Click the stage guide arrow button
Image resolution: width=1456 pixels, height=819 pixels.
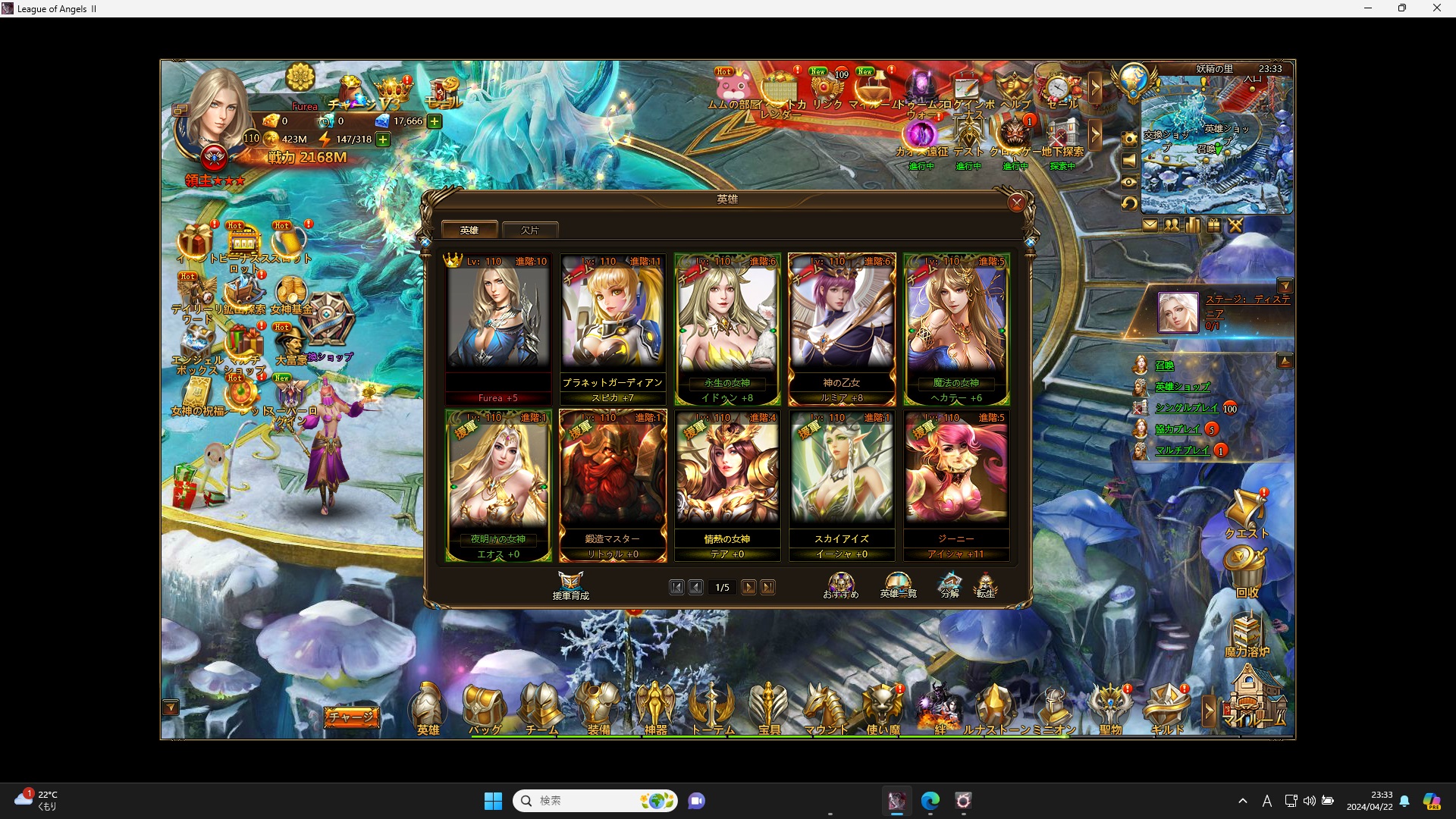(1287, 286)
